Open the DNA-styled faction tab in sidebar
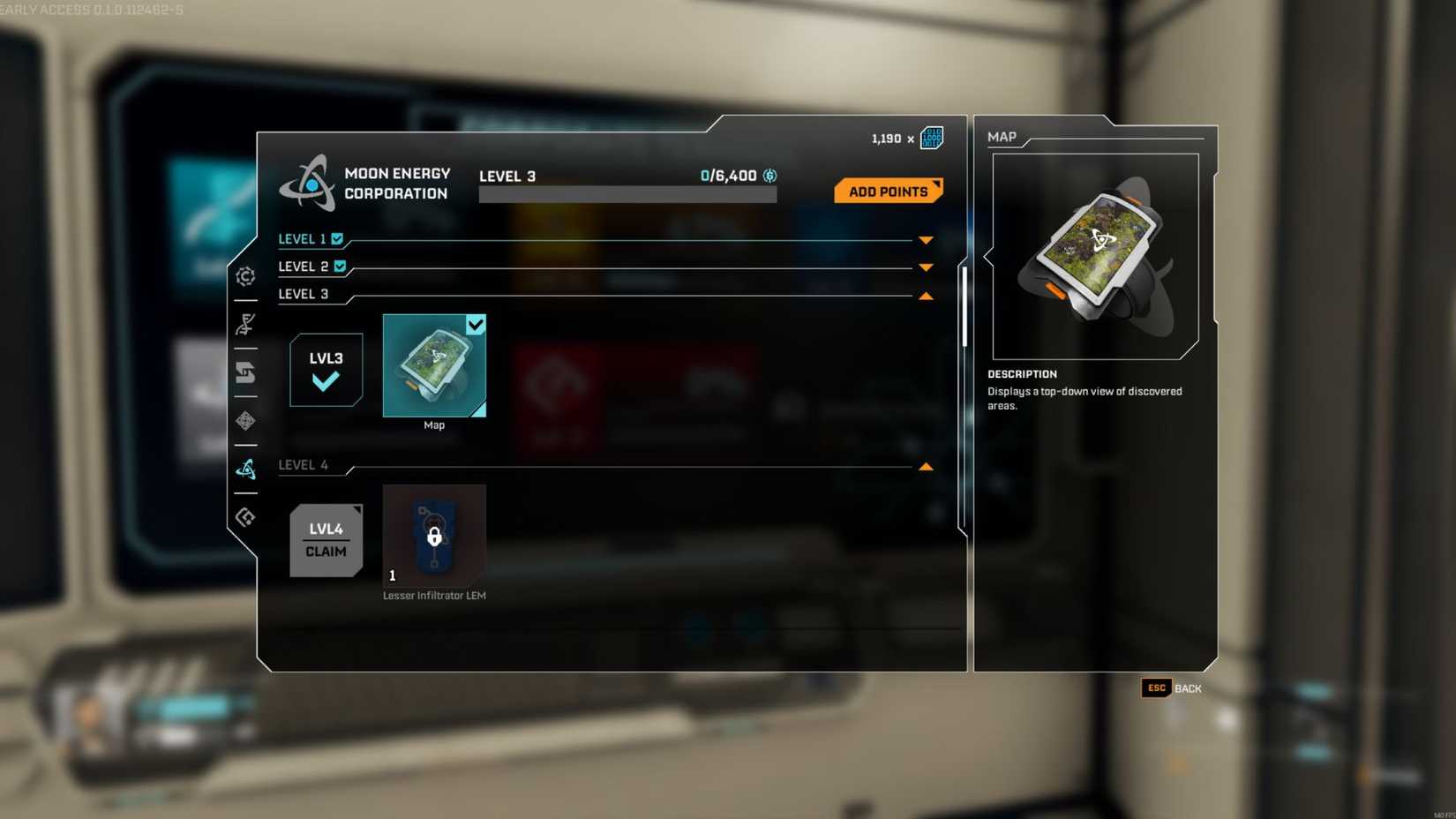Screen dimensions: 1456x819 (x=245, y=325)
